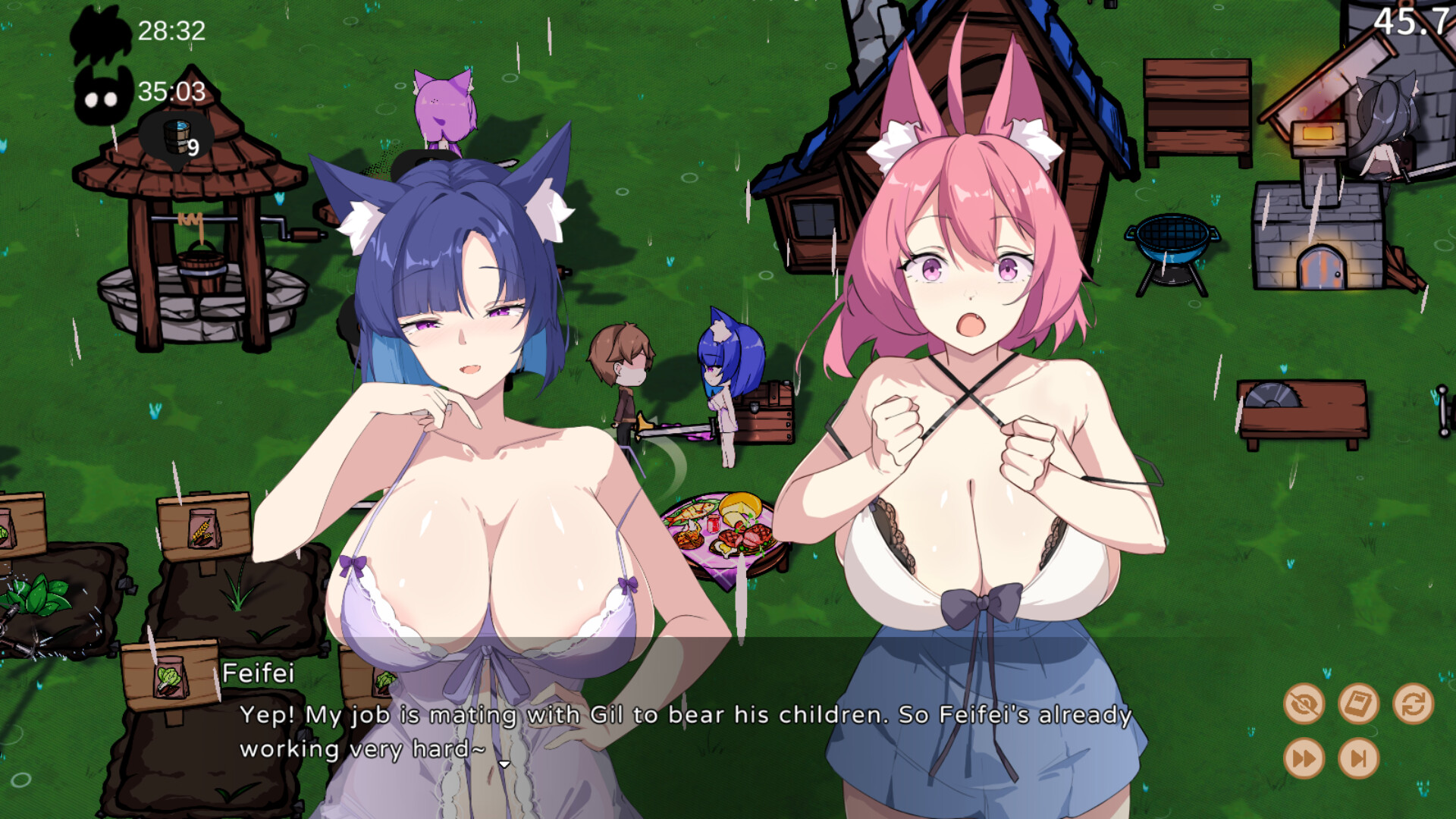Open the dialogue history log book icon

pos(1357,704)
